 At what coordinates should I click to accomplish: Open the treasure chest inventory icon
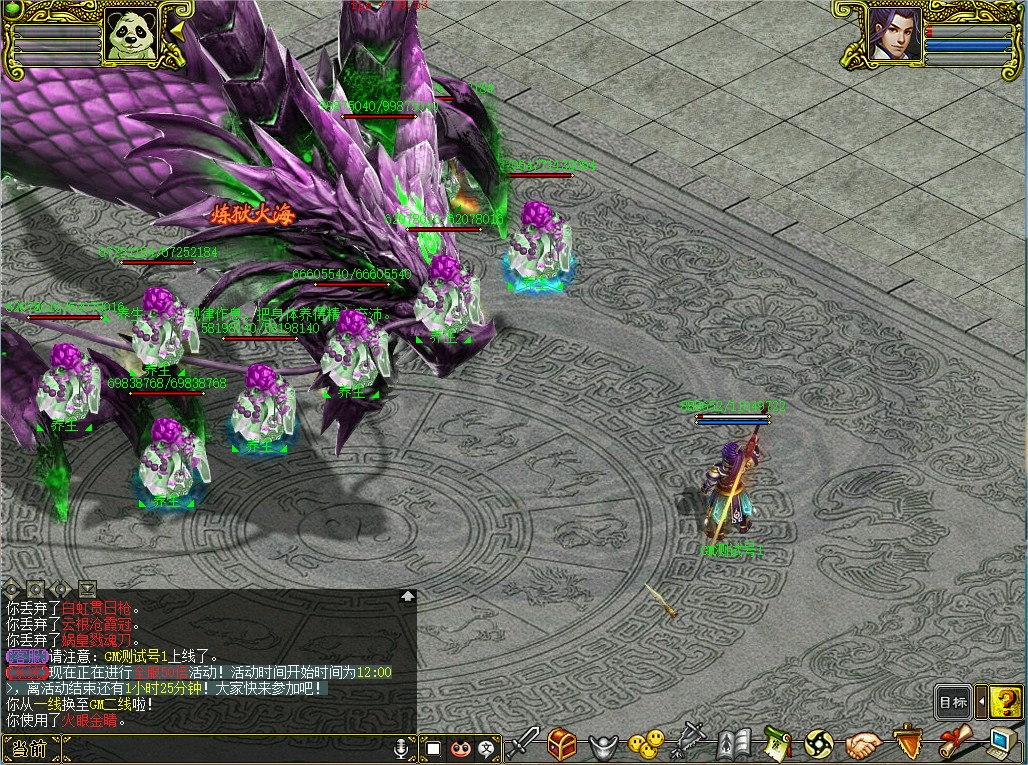tap(562, 744)
